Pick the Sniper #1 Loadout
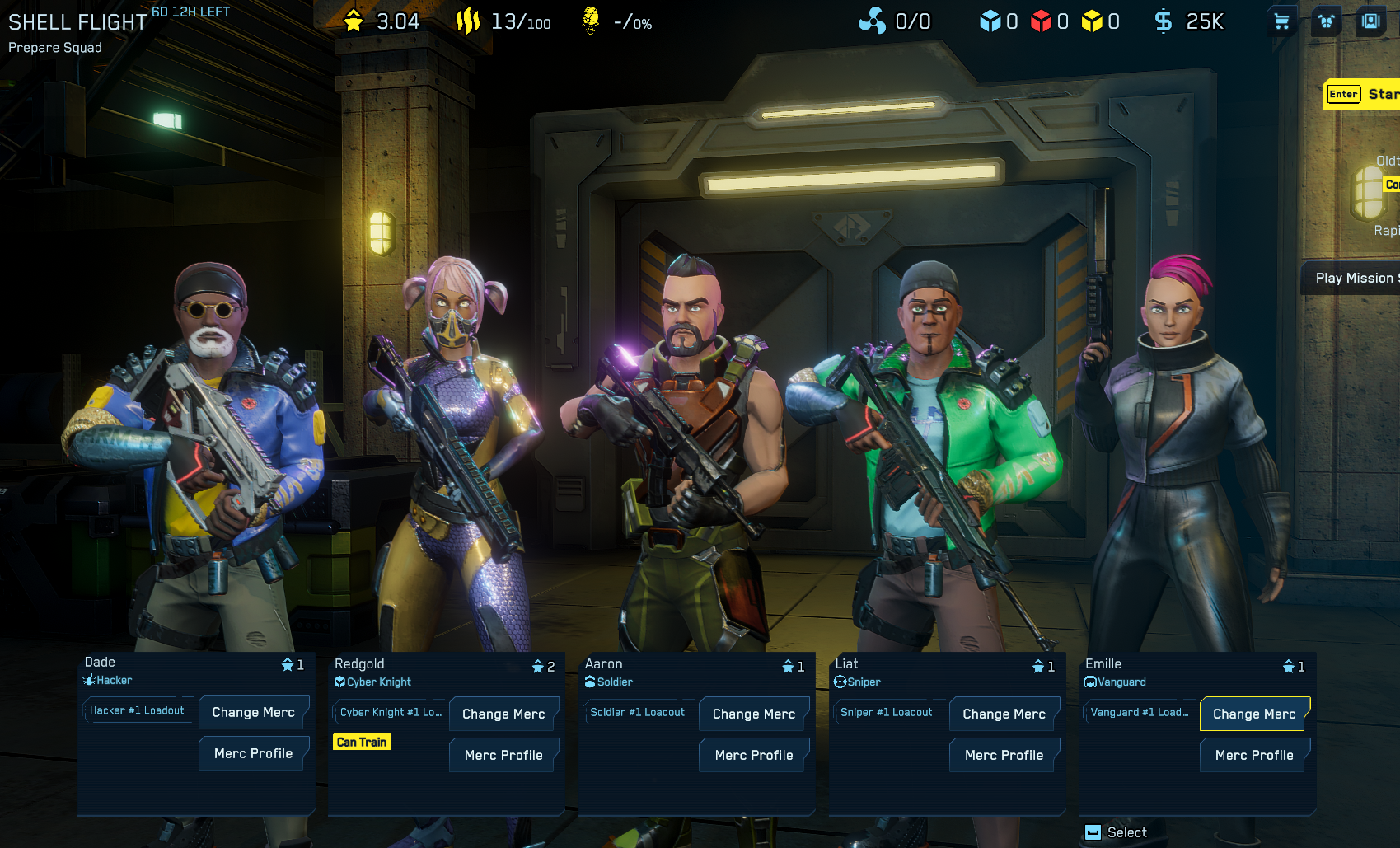1400x848 pixels. pos(887,712)
